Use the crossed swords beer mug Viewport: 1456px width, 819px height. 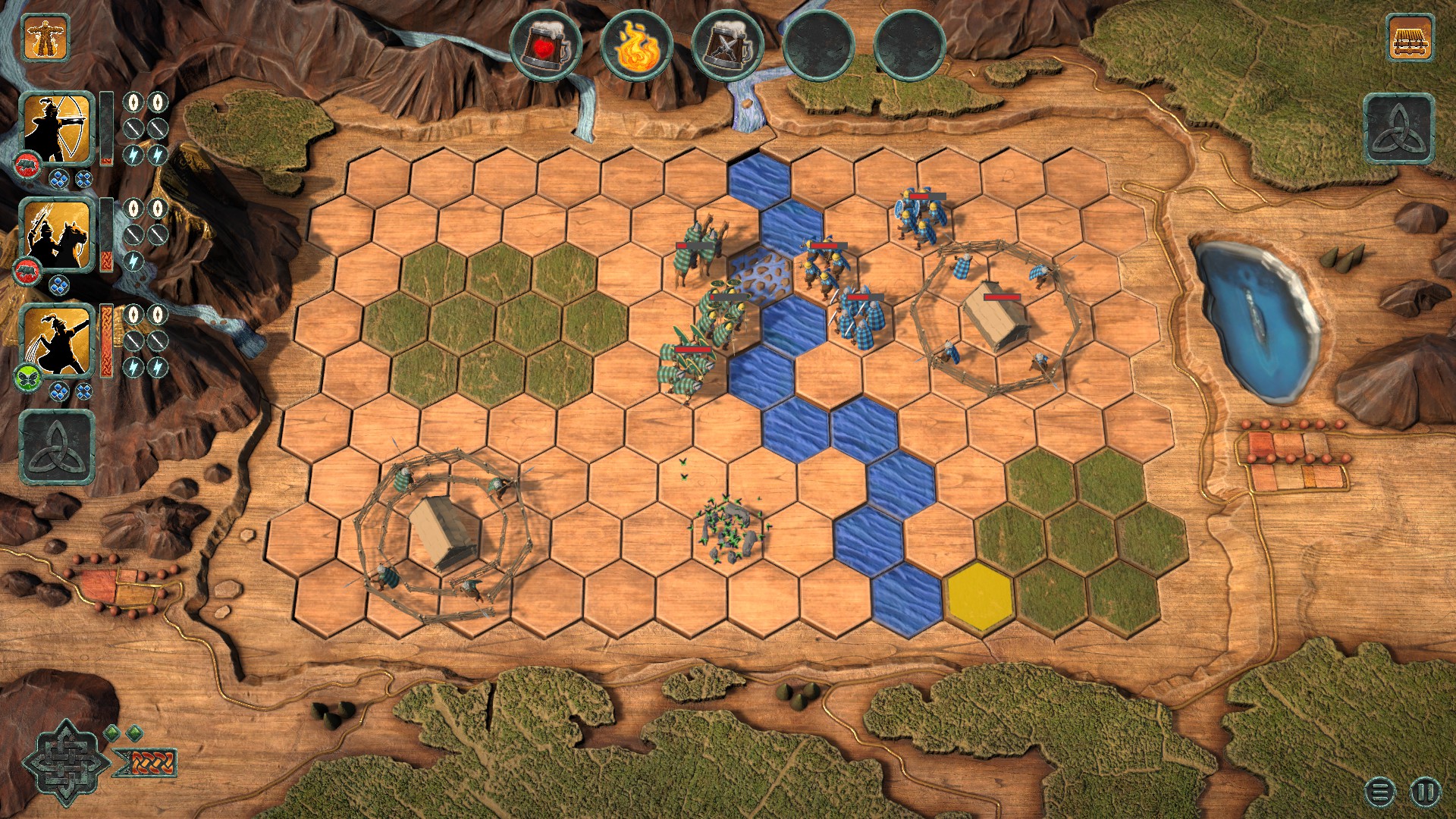(727, 45)
